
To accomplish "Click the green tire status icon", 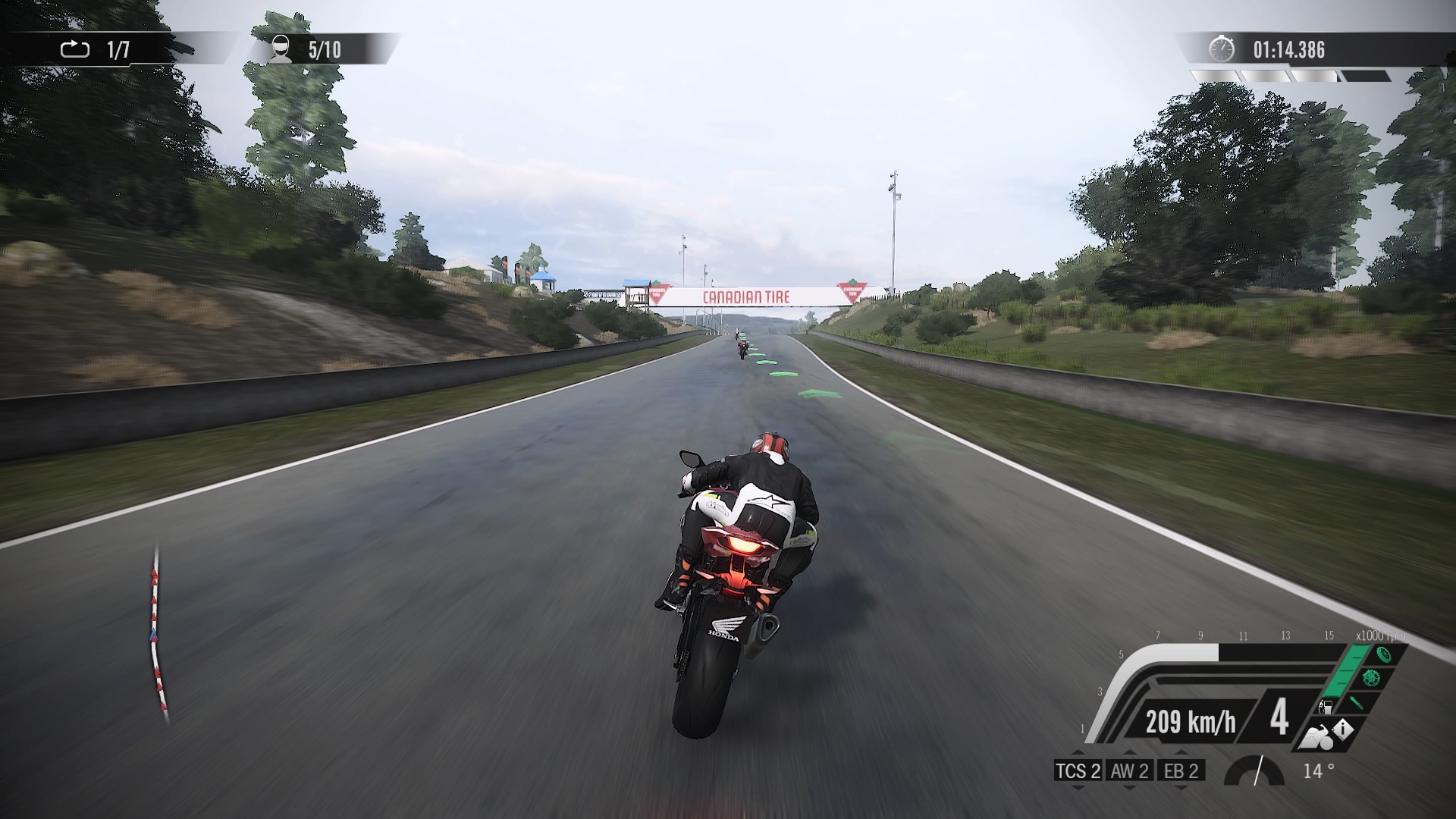I will click(x=1383, y=655).
